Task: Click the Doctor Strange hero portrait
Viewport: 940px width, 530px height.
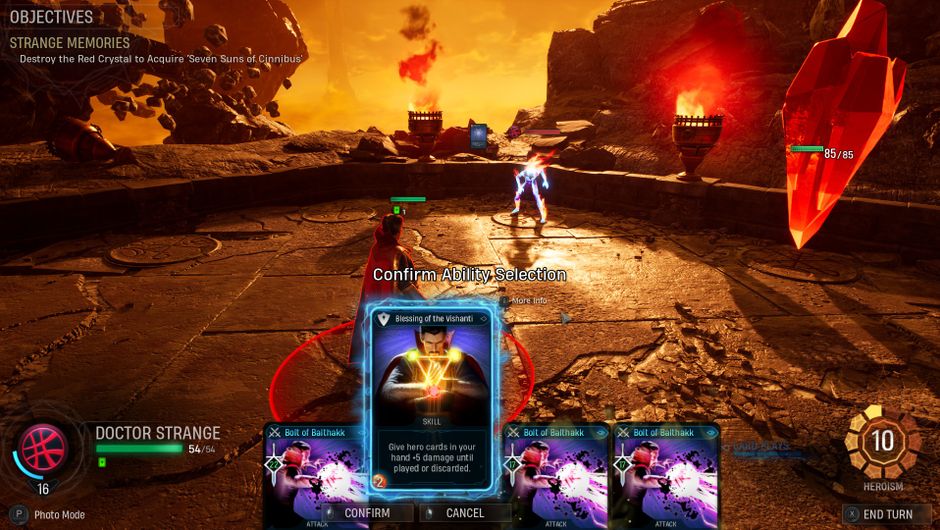Action: (44, 447)
